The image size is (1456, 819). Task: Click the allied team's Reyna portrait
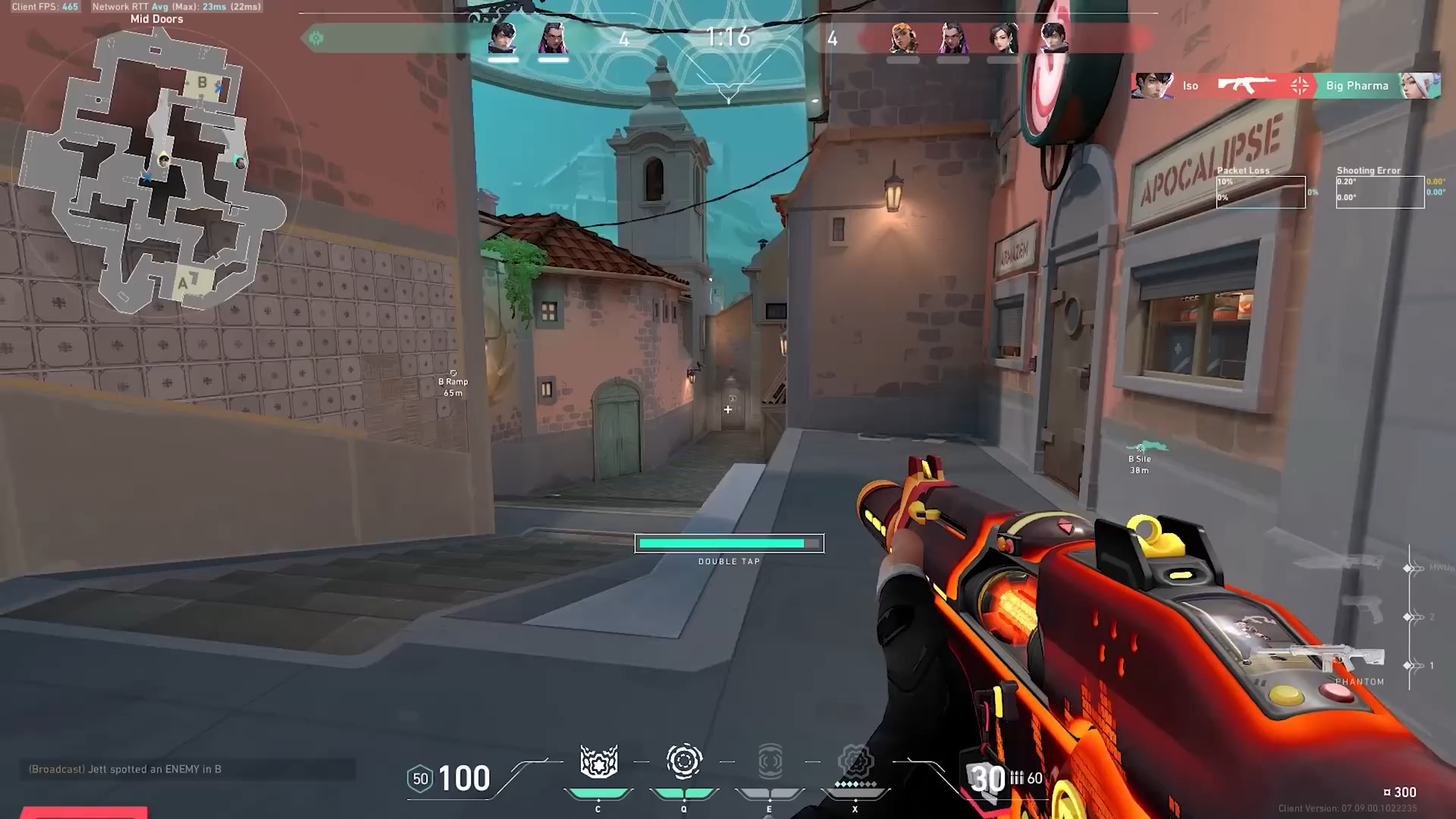tap(553, 38)
